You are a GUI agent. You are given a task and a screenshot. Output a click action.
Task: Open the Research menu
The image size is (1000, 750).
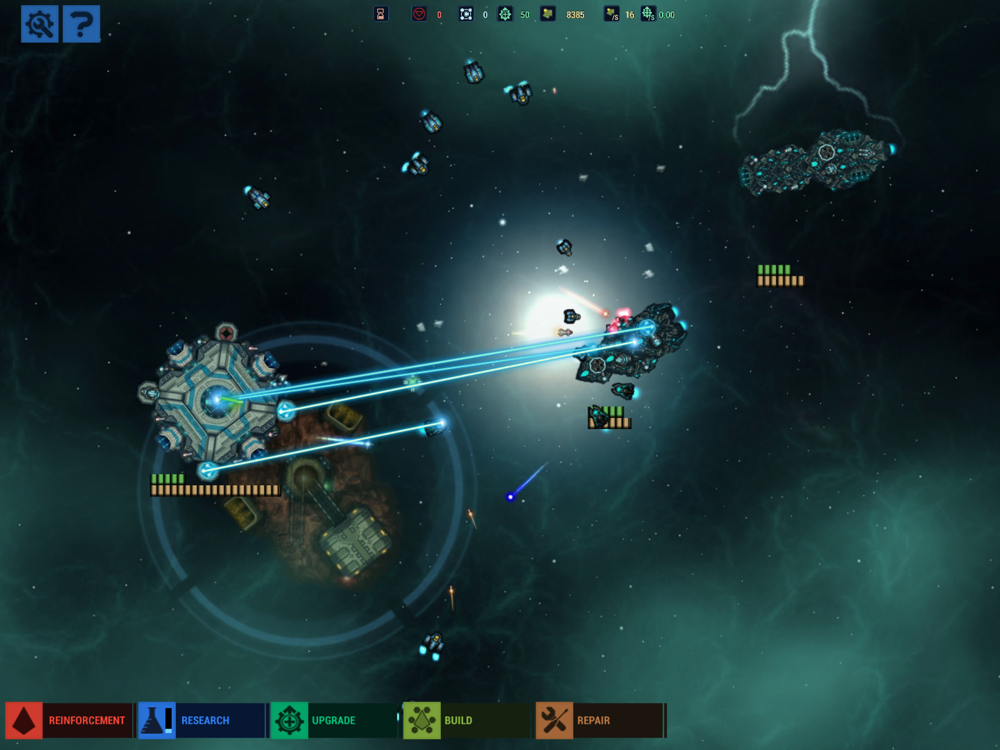(200, 720)
